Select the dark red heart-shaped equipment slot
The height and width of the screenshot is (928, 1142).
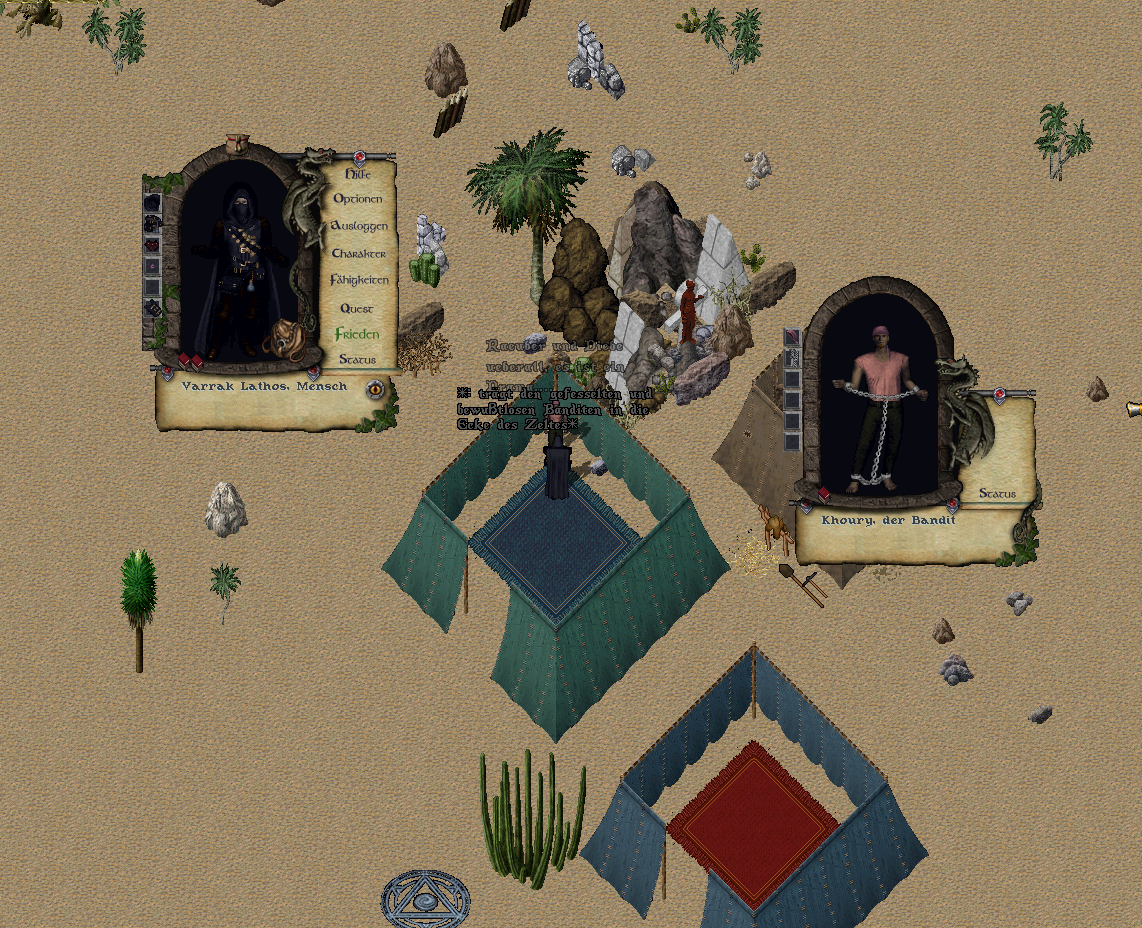(152, 245)
